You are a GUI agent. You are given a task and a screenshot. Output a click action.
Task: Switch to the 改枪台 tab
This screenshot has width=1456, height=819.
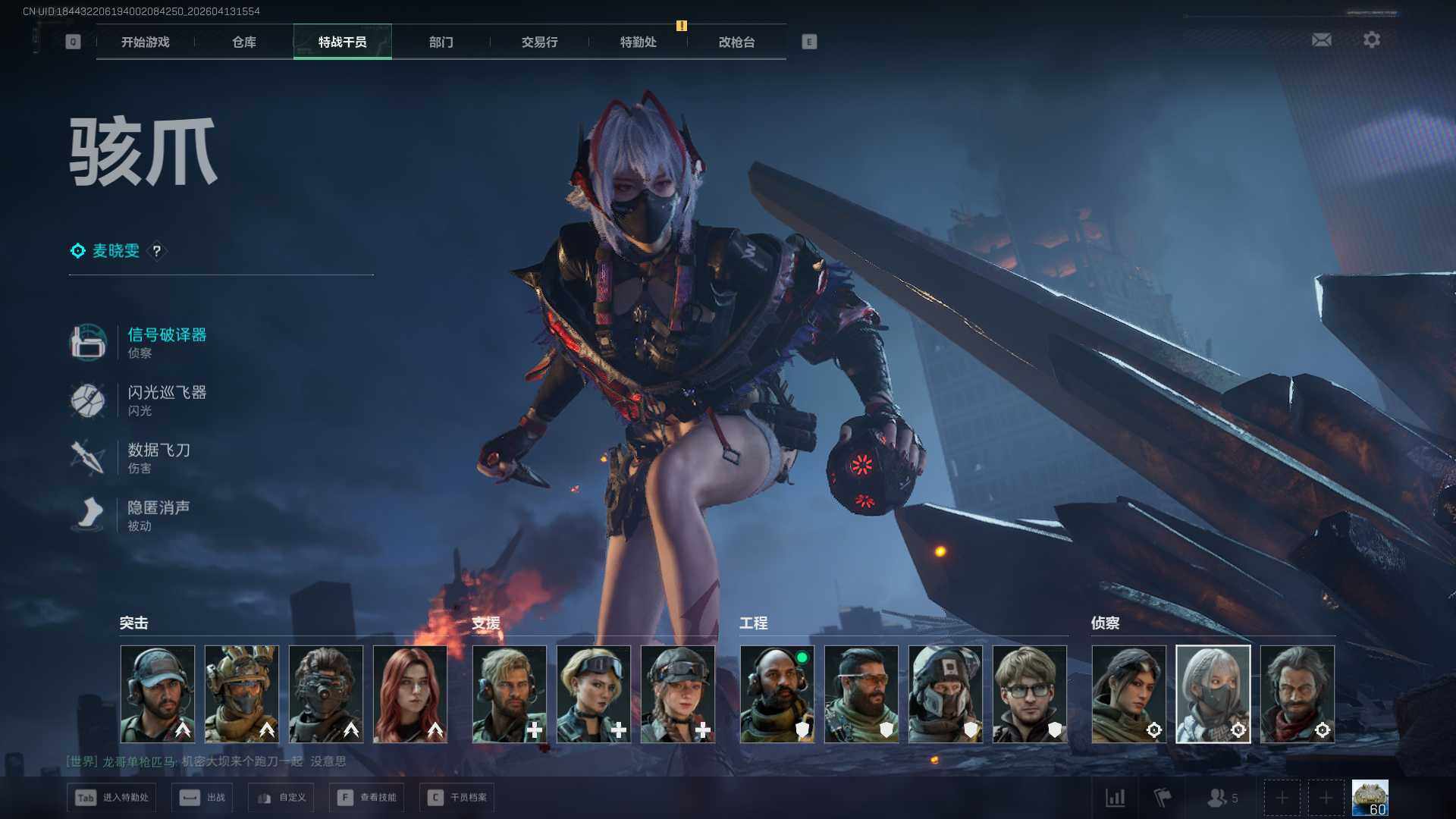[736, 42]
